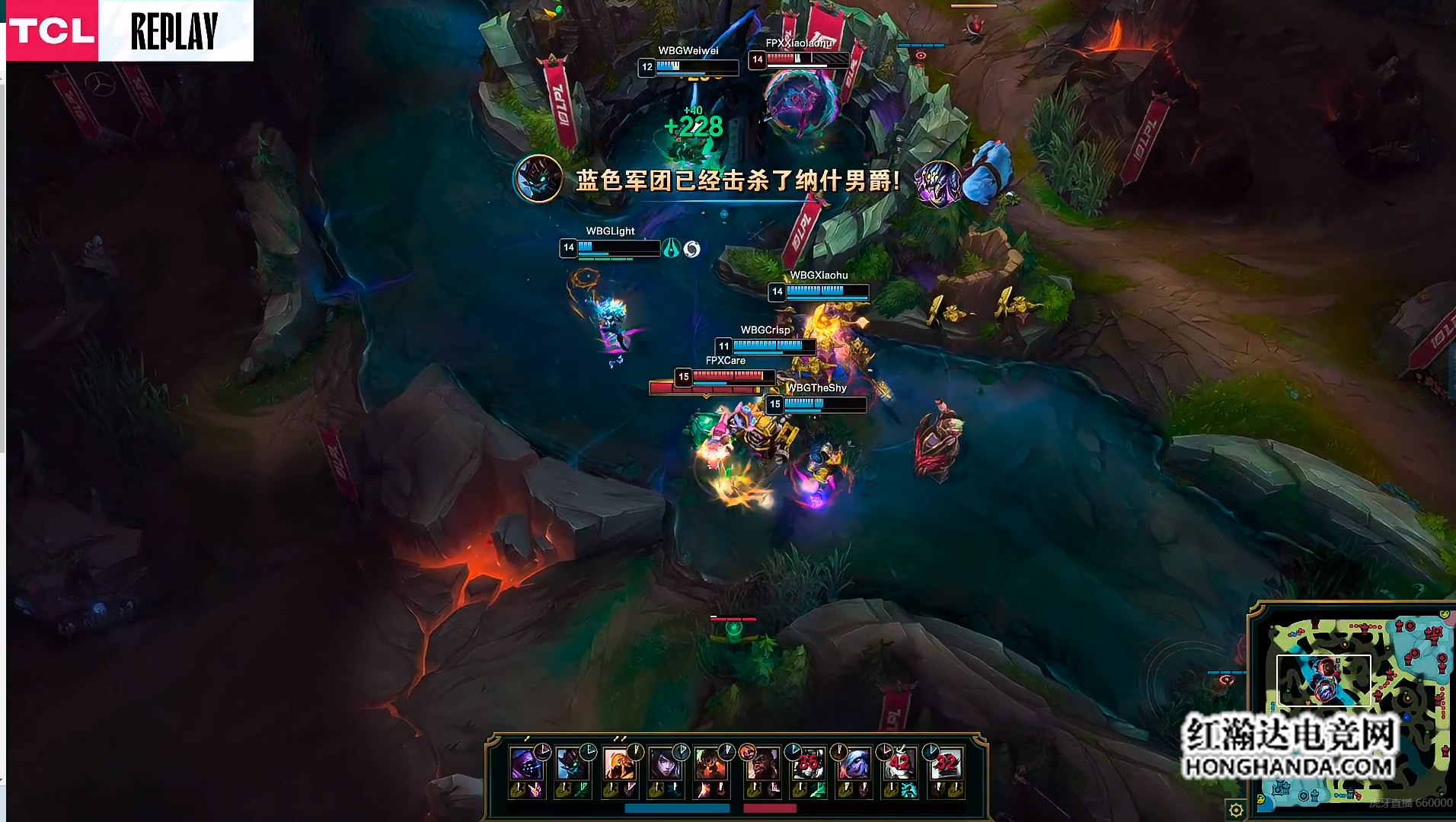Select K'Sante's portrait in the champion bar
This screenshot has height=822, width=1456.
tap(761, 763)
